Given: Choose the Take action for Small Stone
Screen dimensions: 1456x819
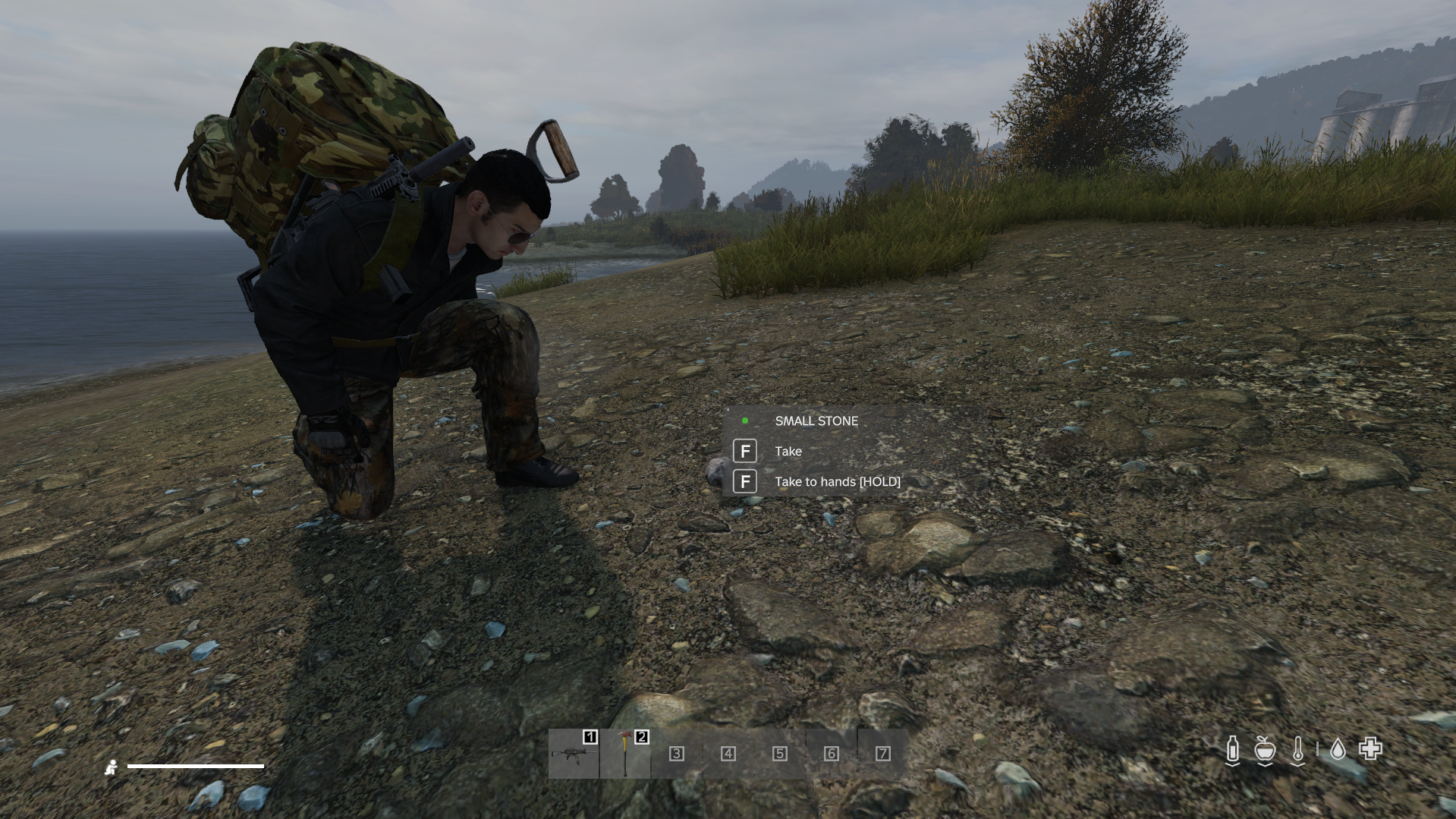Looking at the screenshot, I should (788, 452).
